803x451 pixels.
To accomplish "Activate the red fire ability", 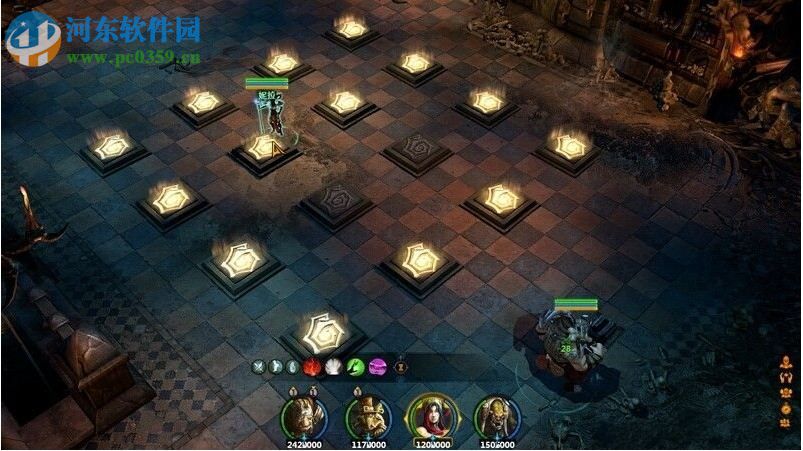I will coord(310,368).
